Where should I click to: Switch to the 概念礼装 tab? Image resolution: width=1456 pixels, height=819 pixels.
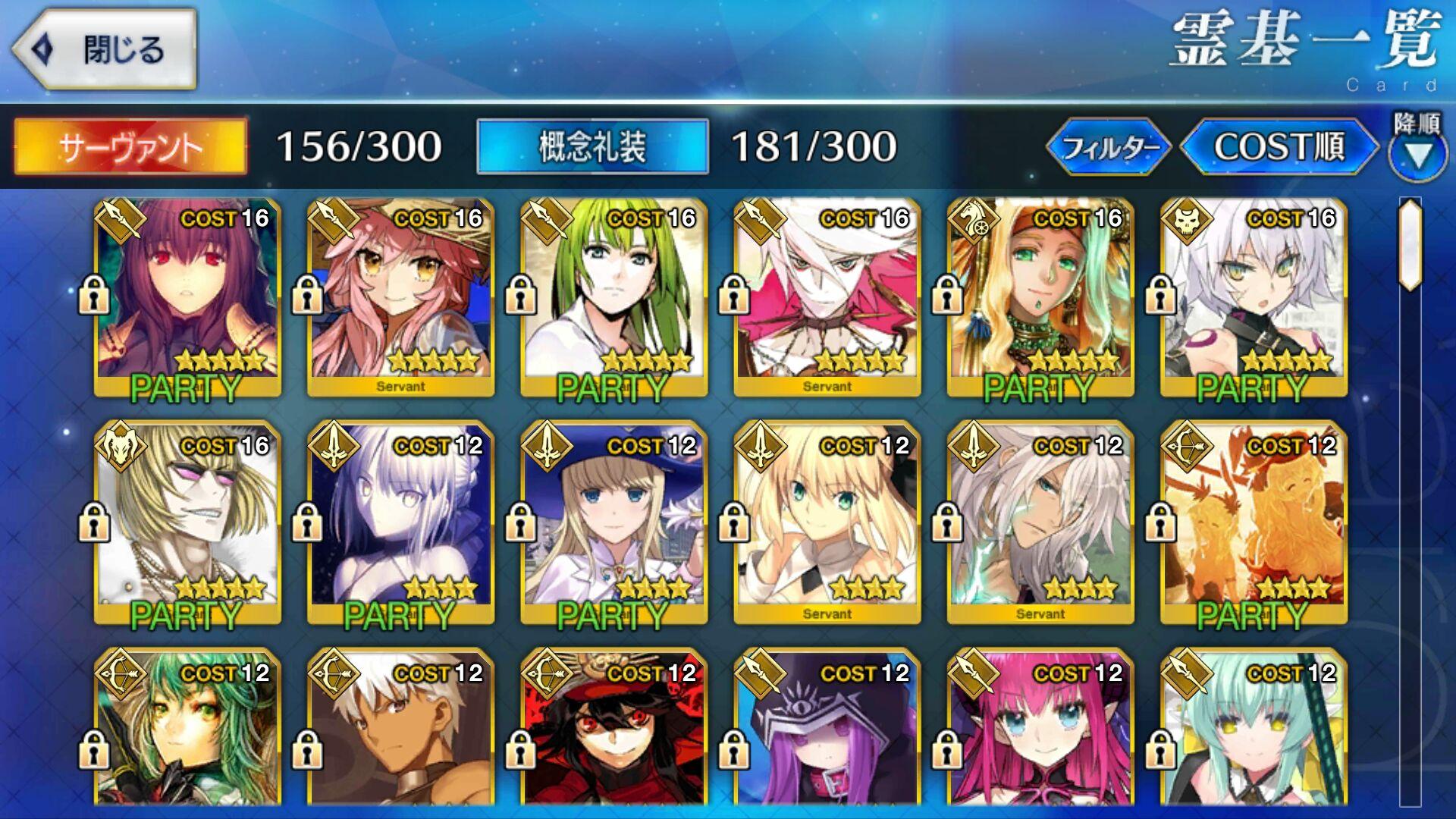click(592, 146)
